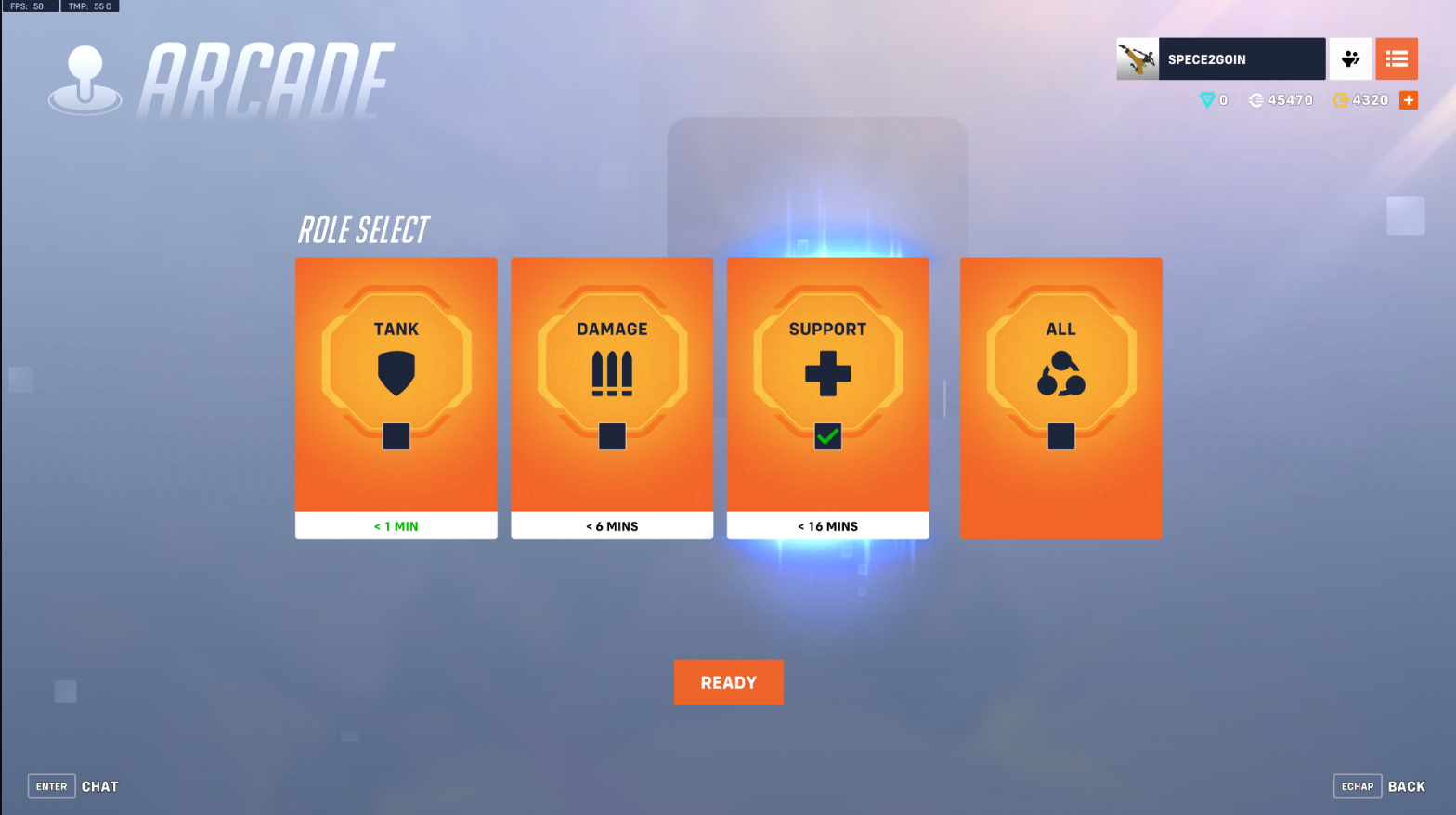Open the social groups icon
The image size is (1456, 815).
click(1349, 58)
